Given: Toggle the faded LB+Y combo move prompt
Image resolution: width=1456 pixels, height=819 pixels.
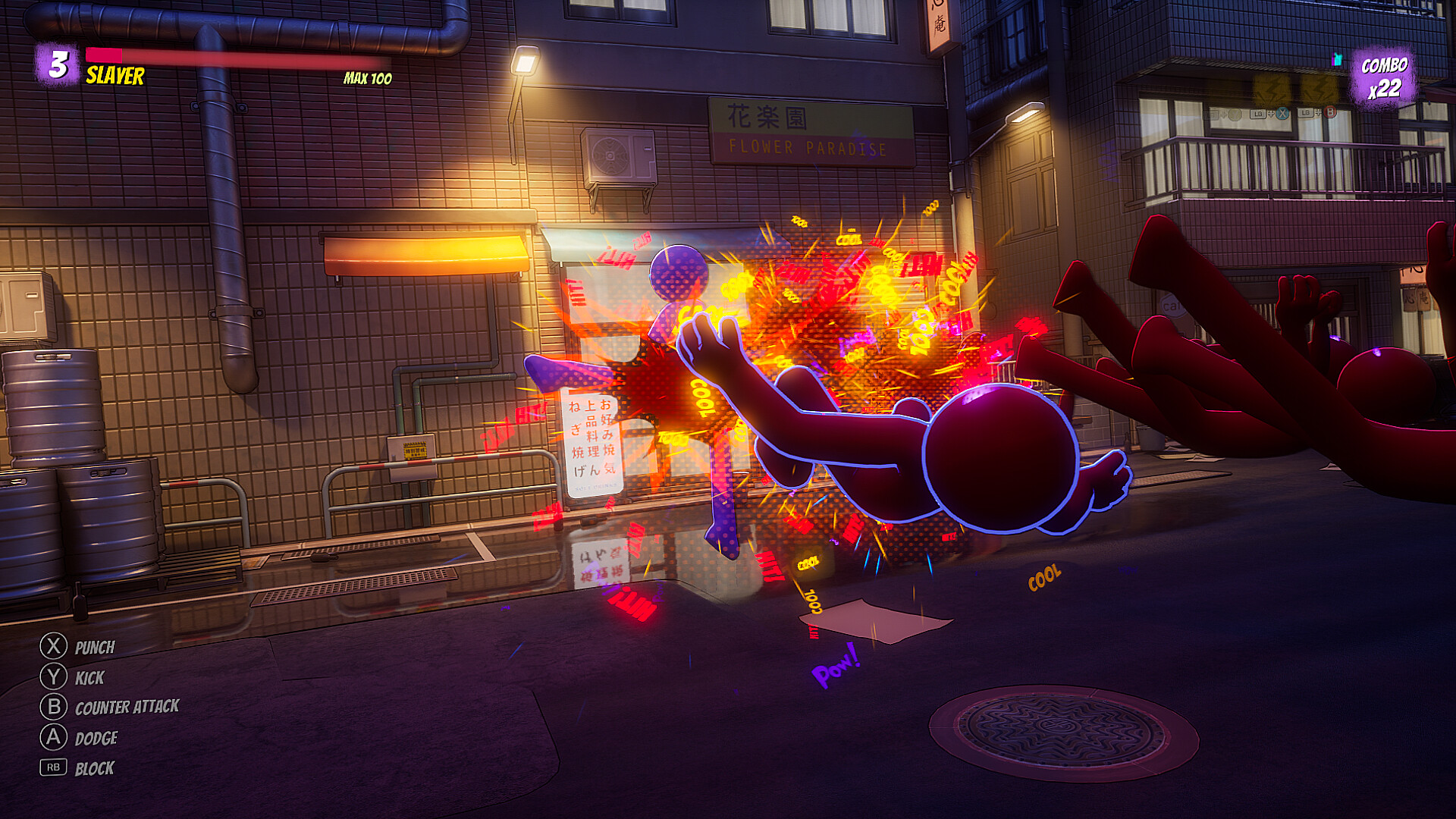Looking at the screenshot, I should click(x=1223, y=115).
